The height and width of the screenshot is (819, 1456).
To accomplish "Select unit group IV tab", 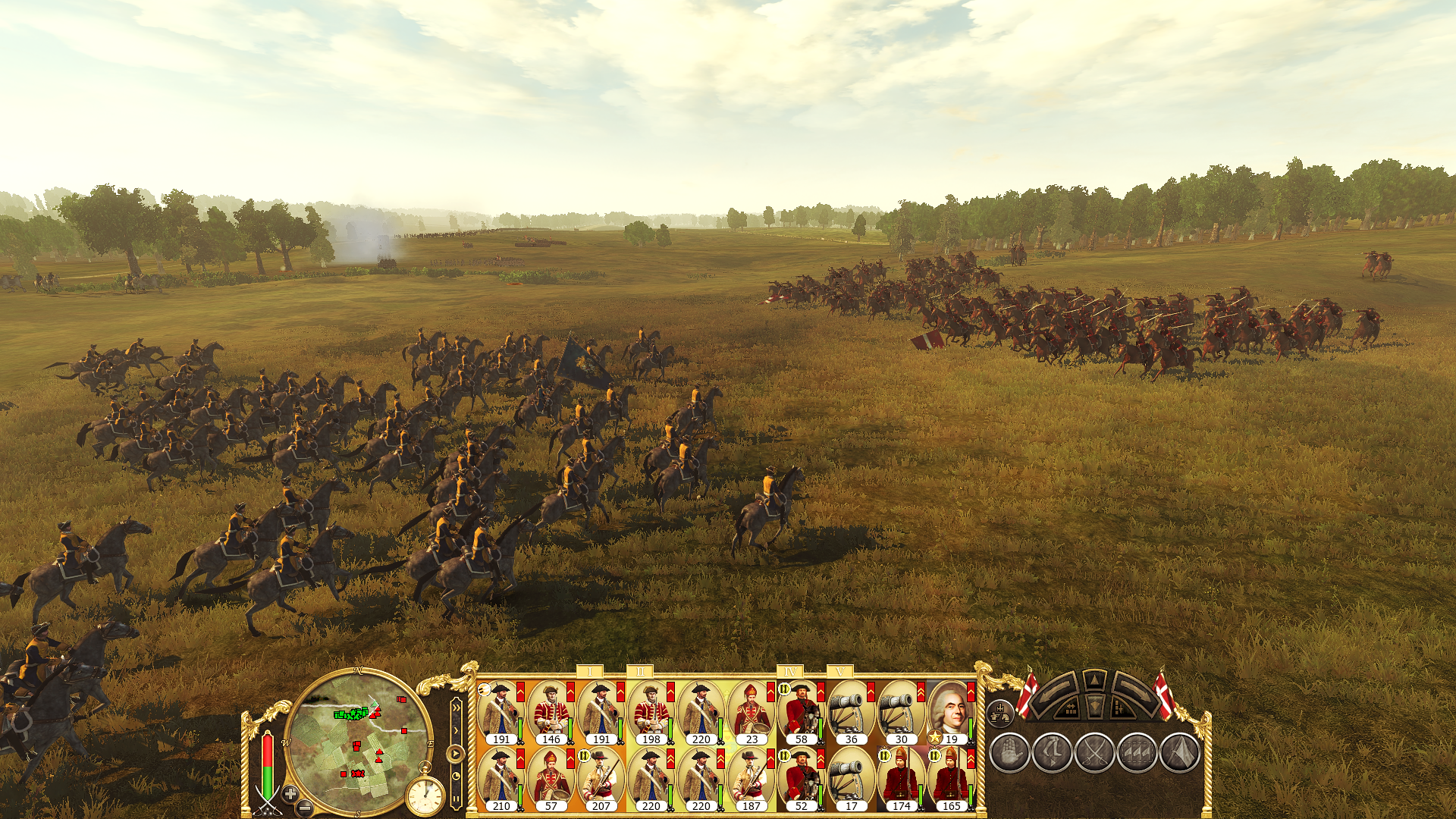I will click(x=789, y=672).
